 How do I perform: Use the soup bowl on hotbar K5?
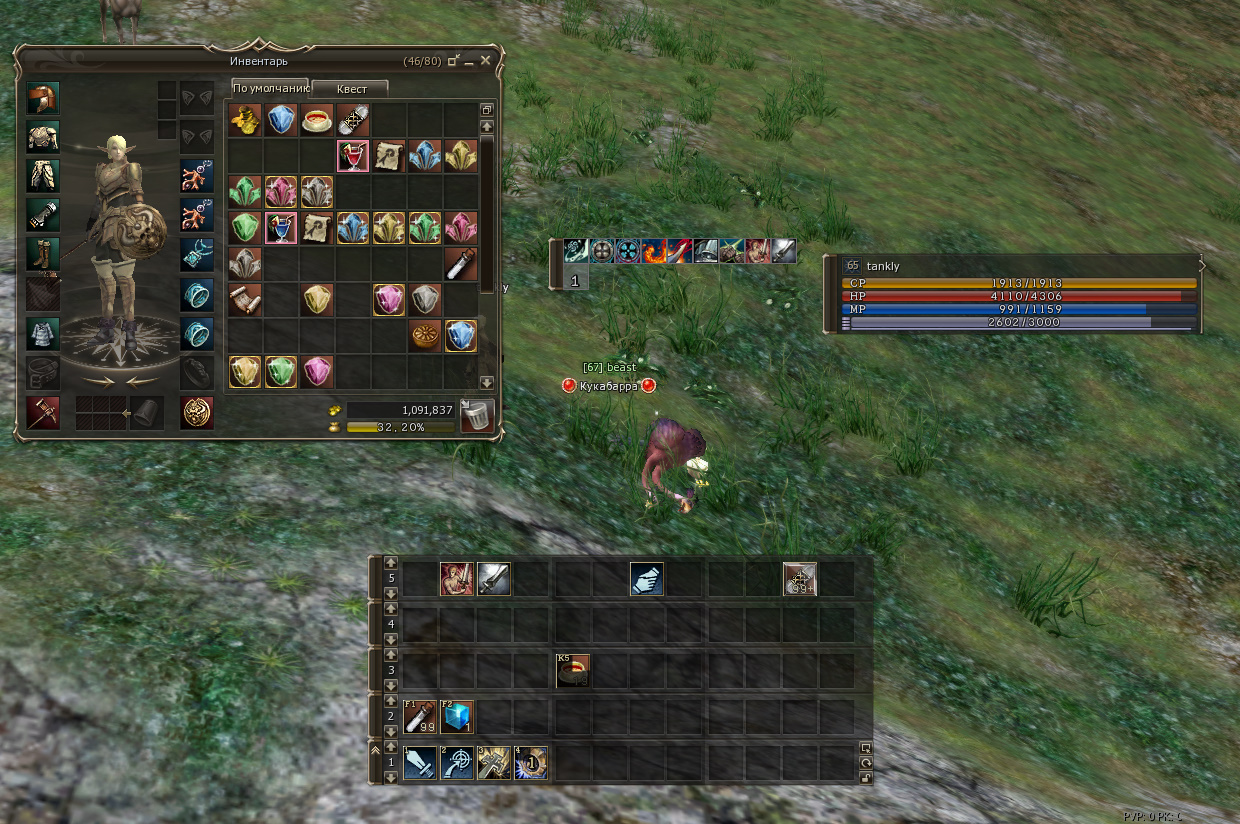[x=573, y=670]
